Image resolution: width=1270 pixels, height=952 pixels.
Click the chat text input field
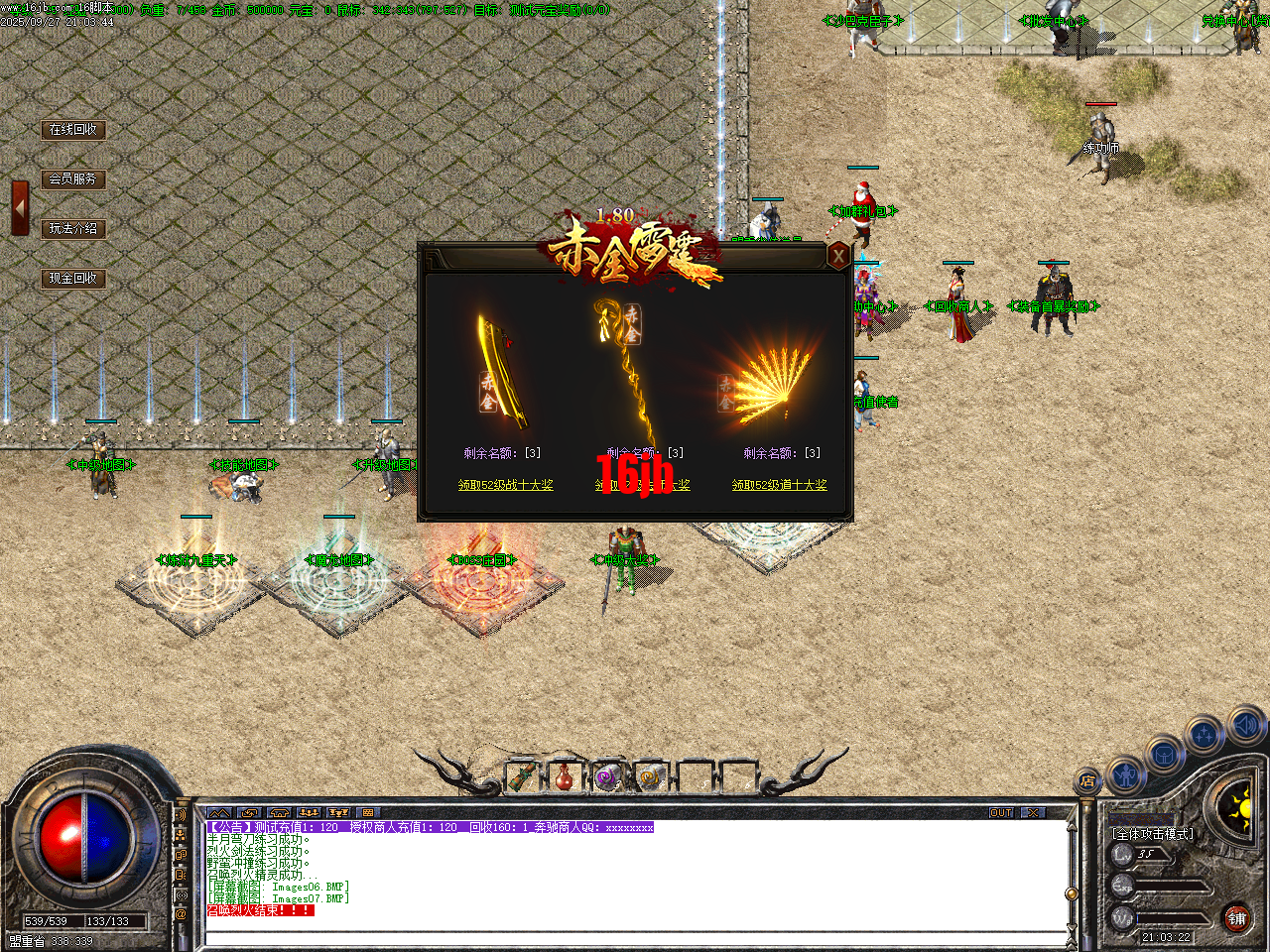coord(615,932)
